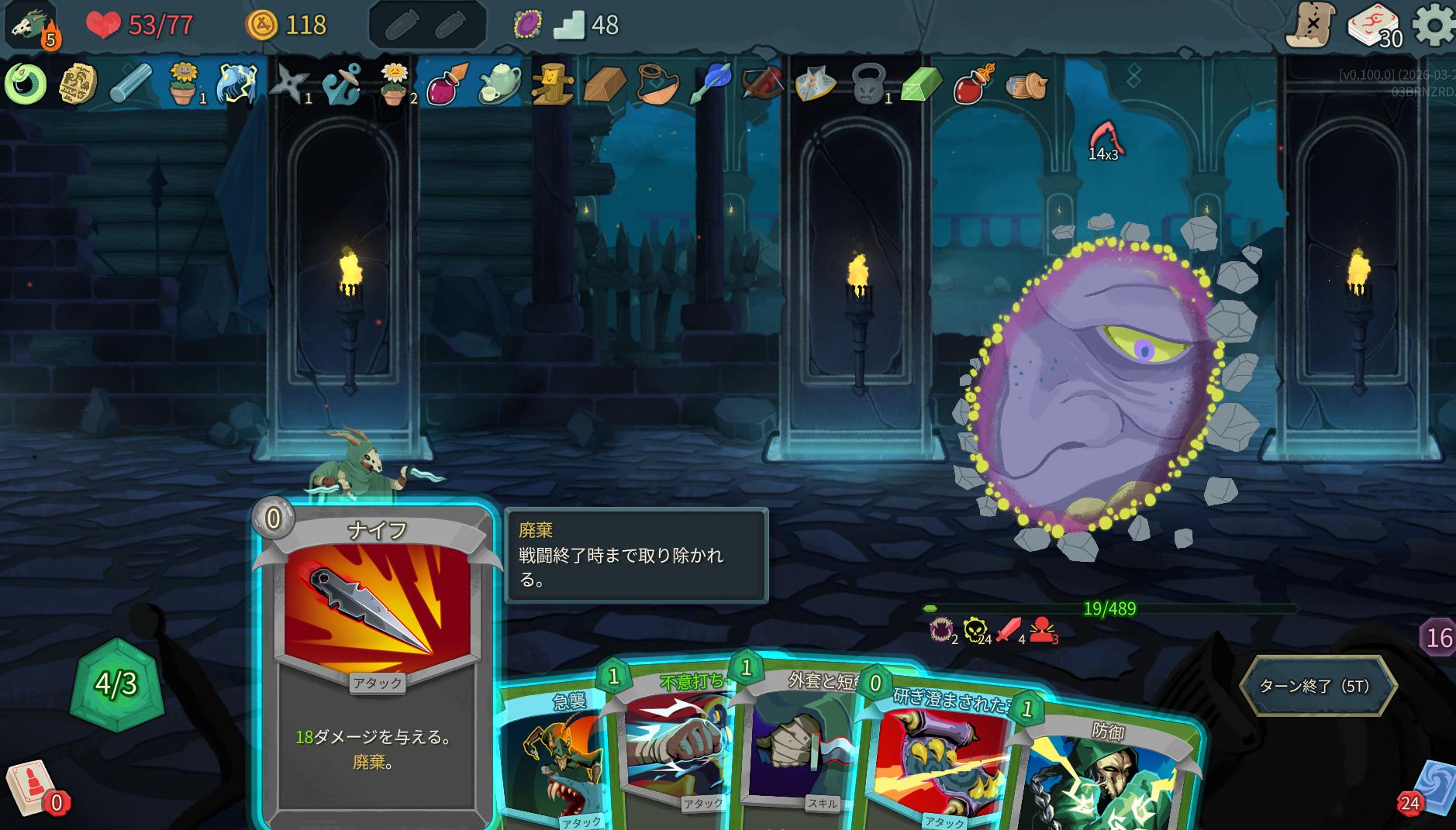This screenshot has height=830, width=1456.
Task: Inspect the red potion flask relic
Action: 973,83
